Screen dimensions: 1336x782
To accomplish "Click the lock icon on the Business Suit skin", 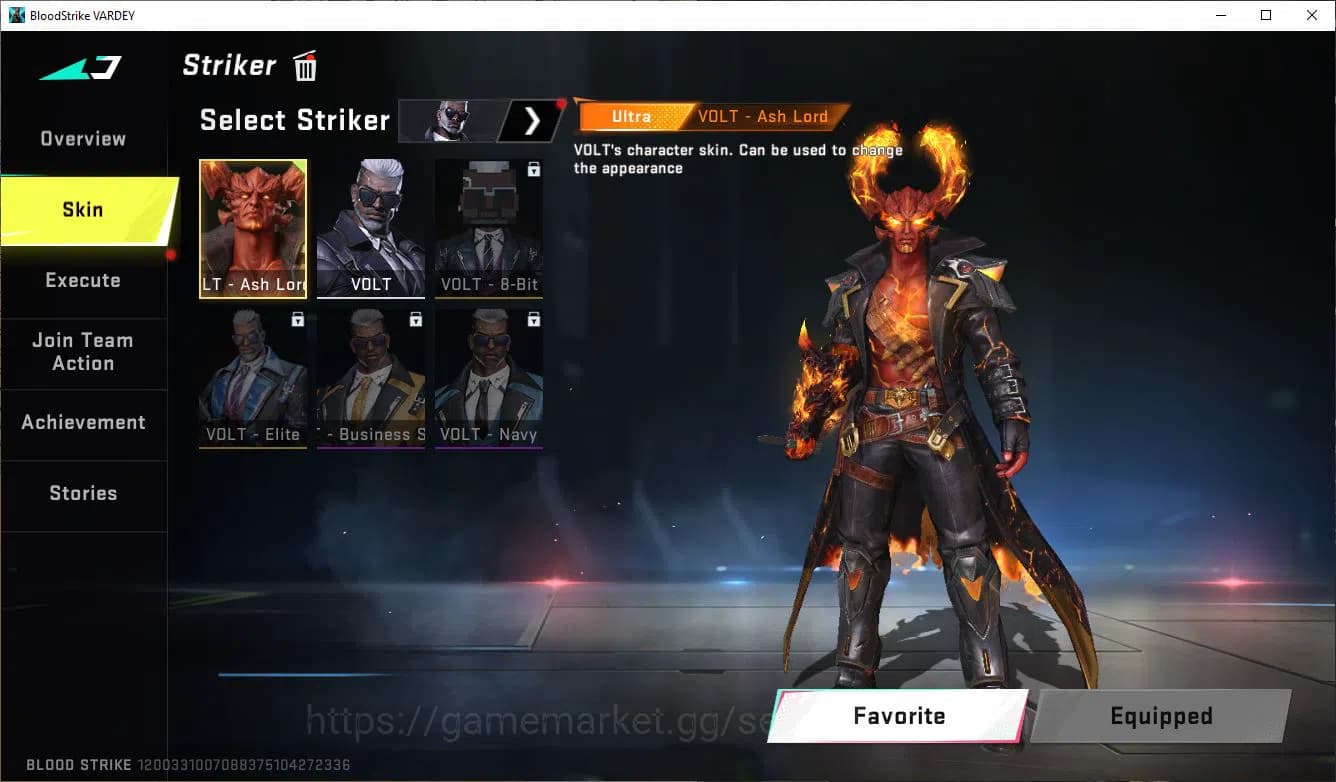I will coord(414,319).
